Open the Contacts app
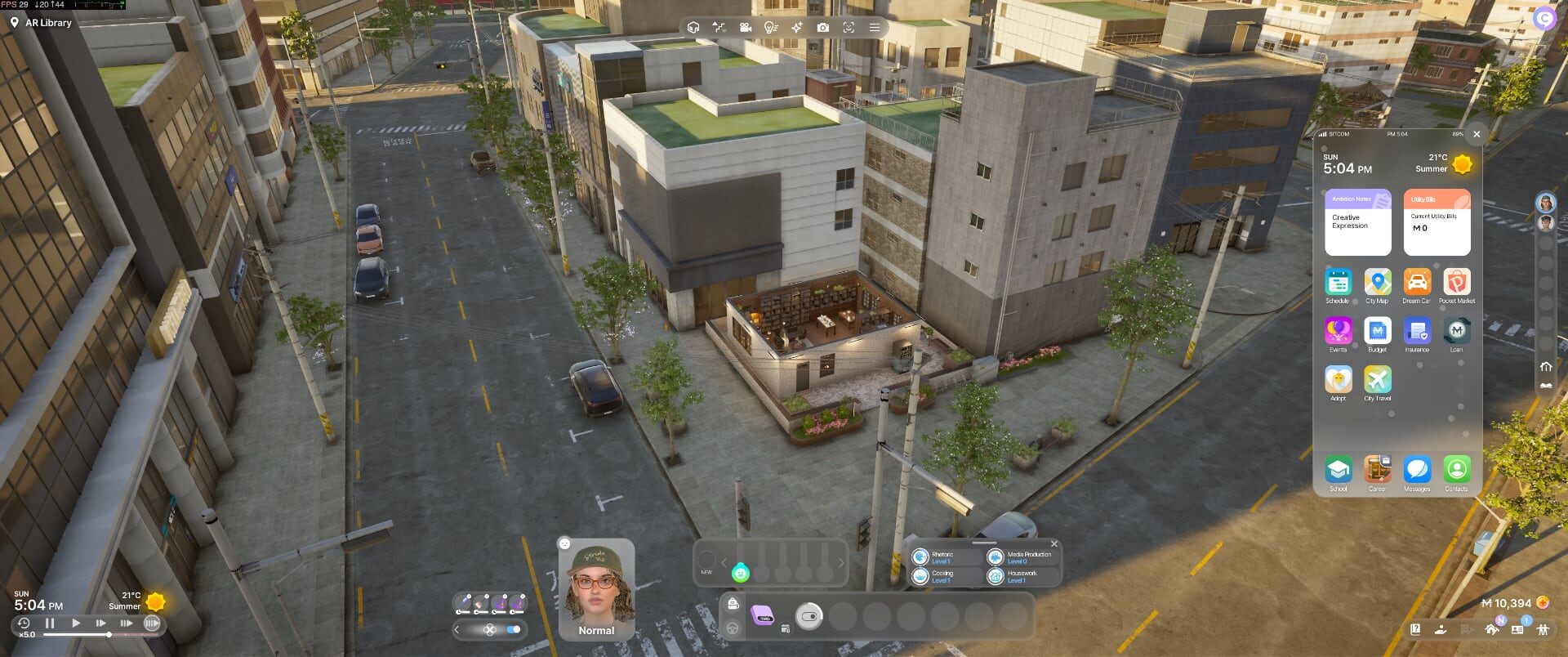 point(1456,470)
